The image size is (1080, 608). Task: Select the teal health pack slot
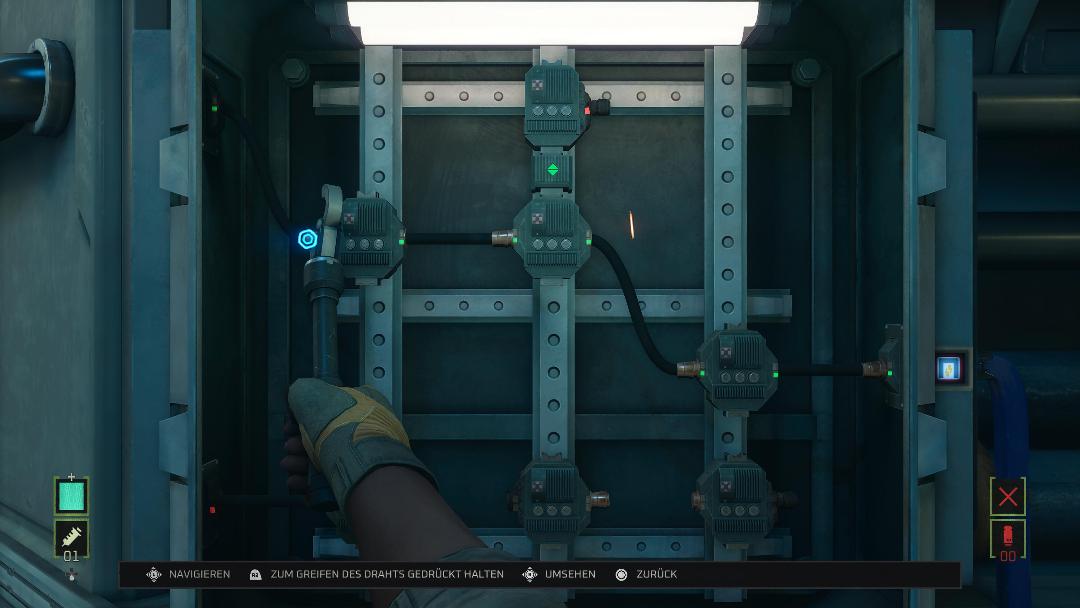pyautogui.click(x=71, y=496)
